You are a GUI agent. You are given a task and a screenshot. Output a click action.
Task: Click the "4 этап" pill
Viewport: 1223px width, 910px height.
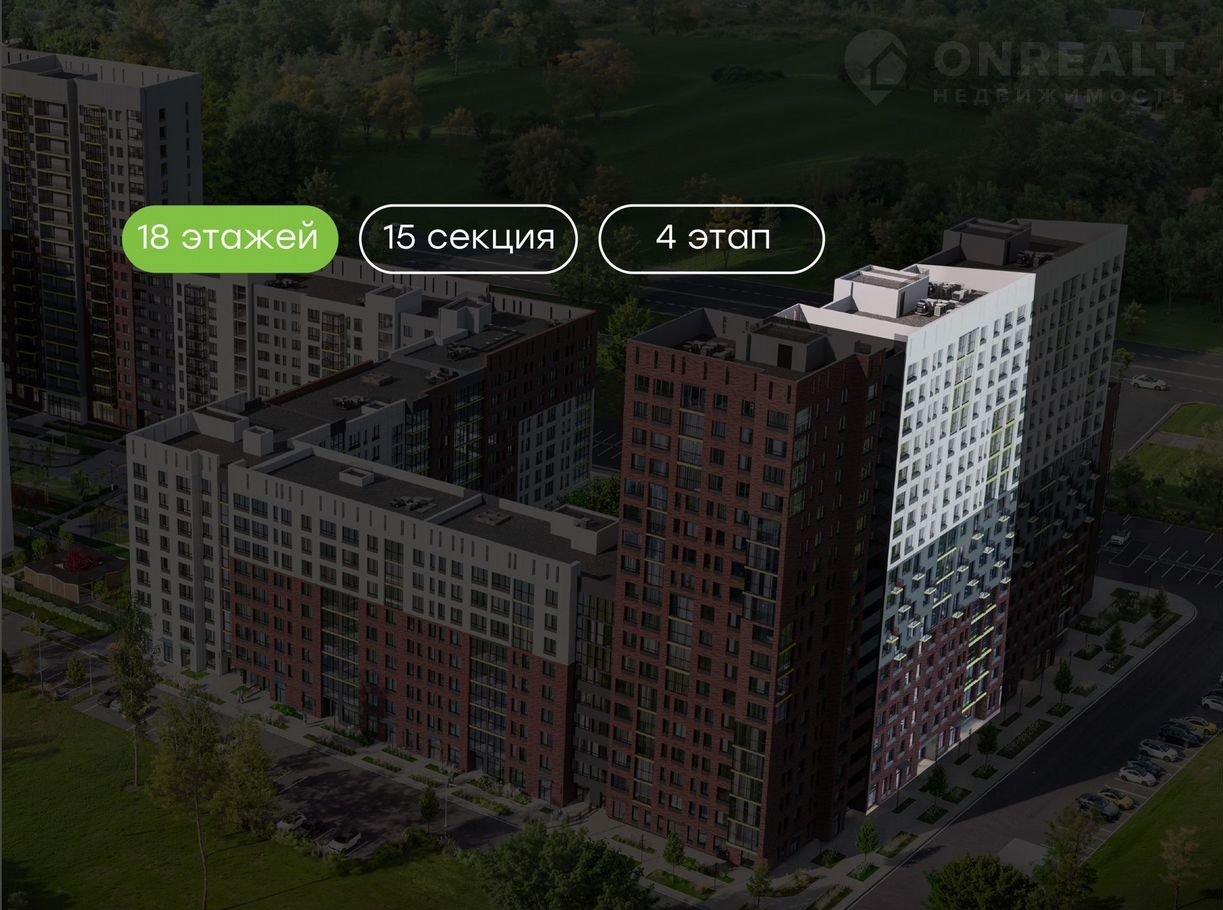tap(711, 239)
